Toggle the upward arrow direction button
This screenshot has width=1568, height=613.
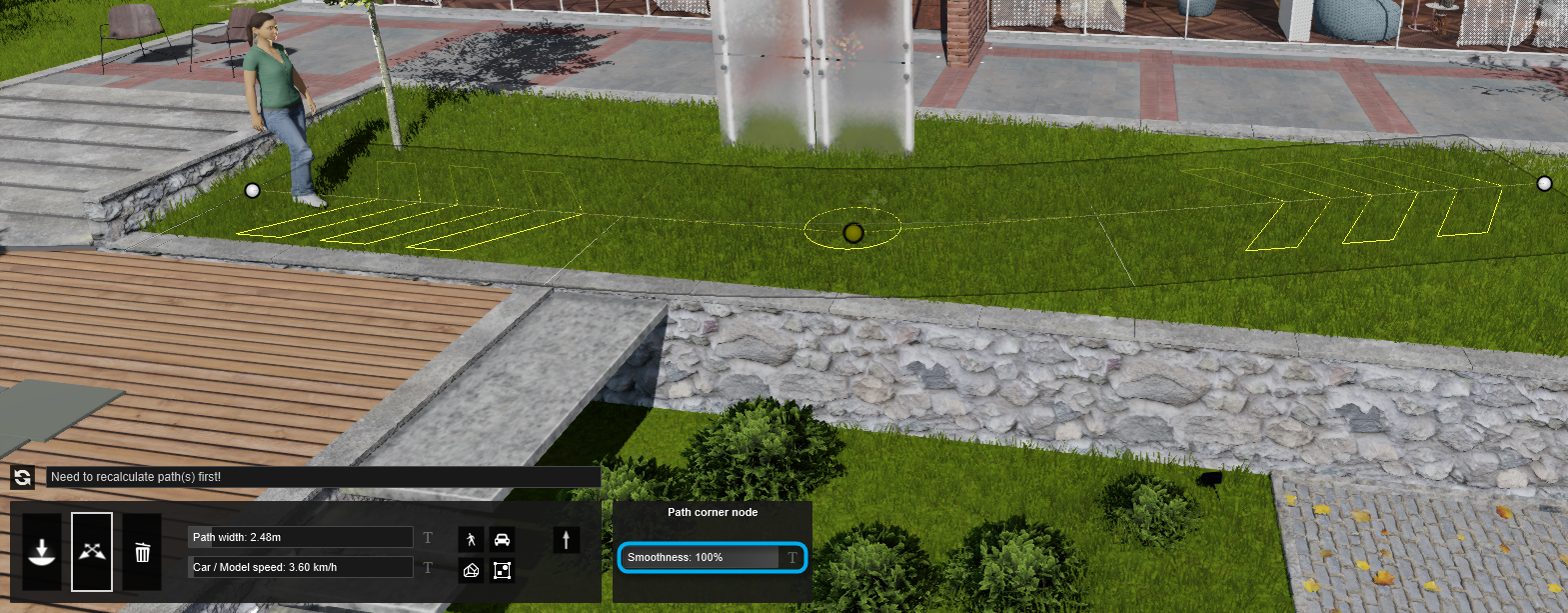(x=566, y=540)
